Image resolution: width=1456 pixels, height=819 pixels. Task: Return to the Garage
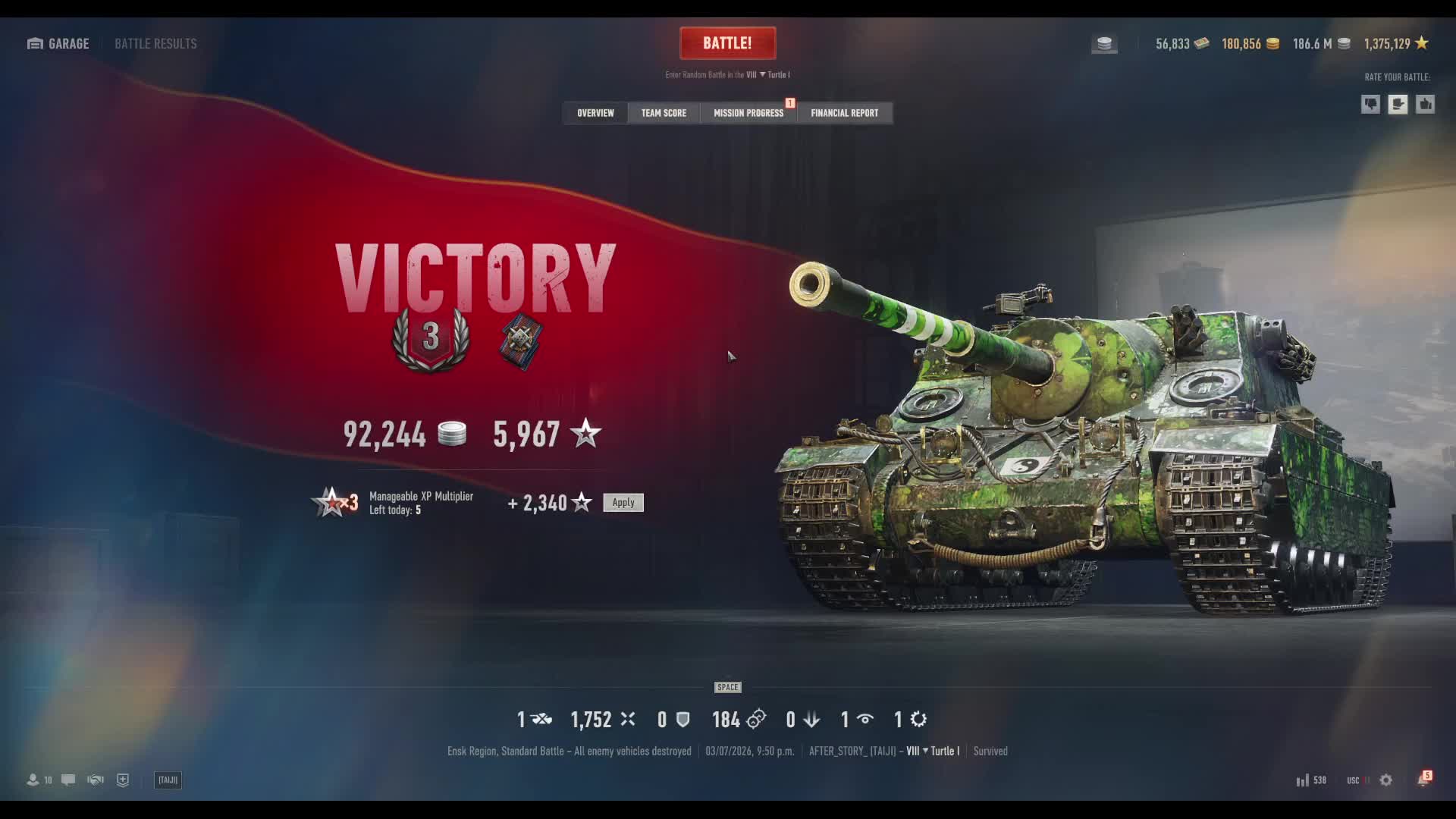58,43
